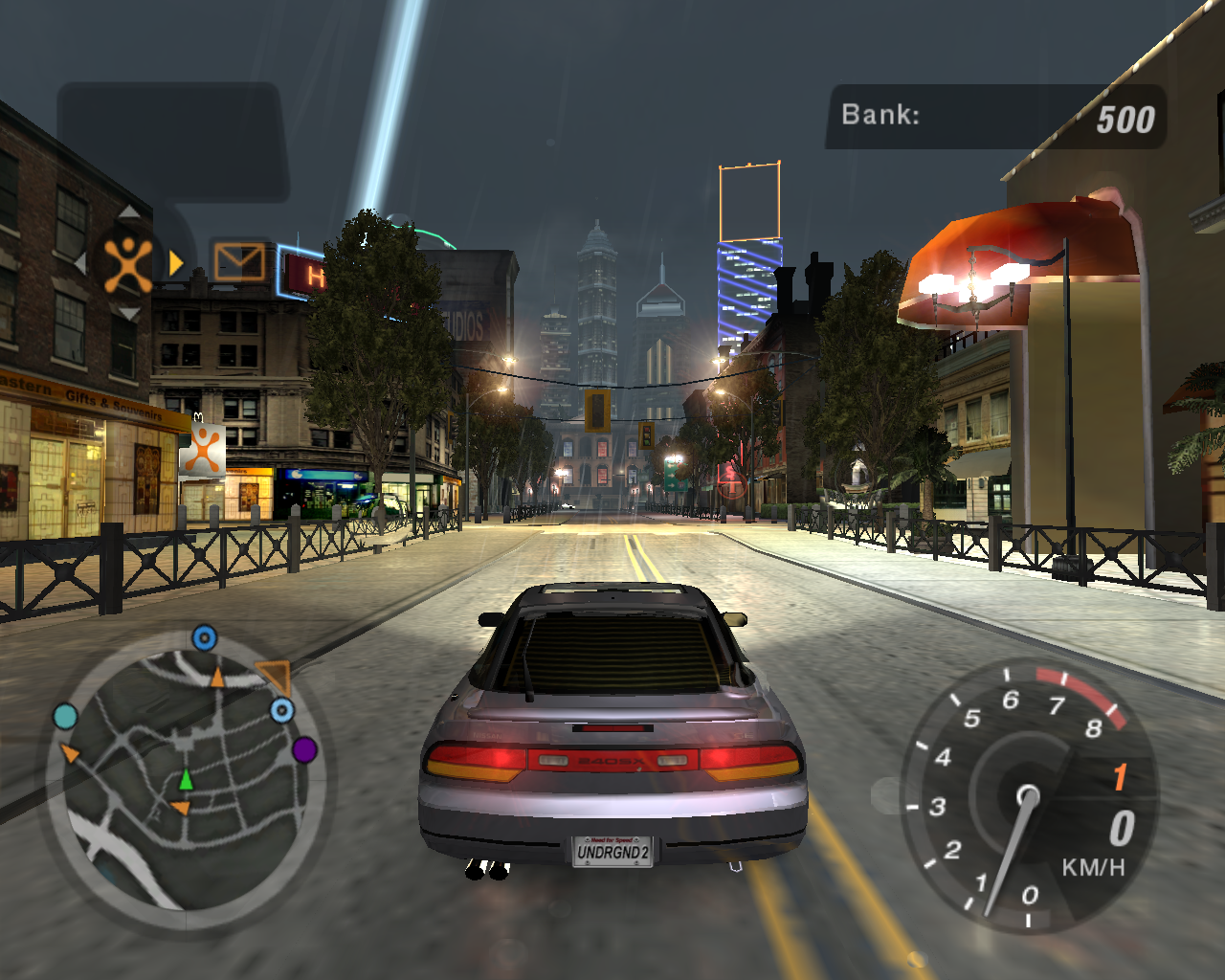1225x980 pixels.
Task: Select the orange figure icon in the HUD
Action: 127,263
